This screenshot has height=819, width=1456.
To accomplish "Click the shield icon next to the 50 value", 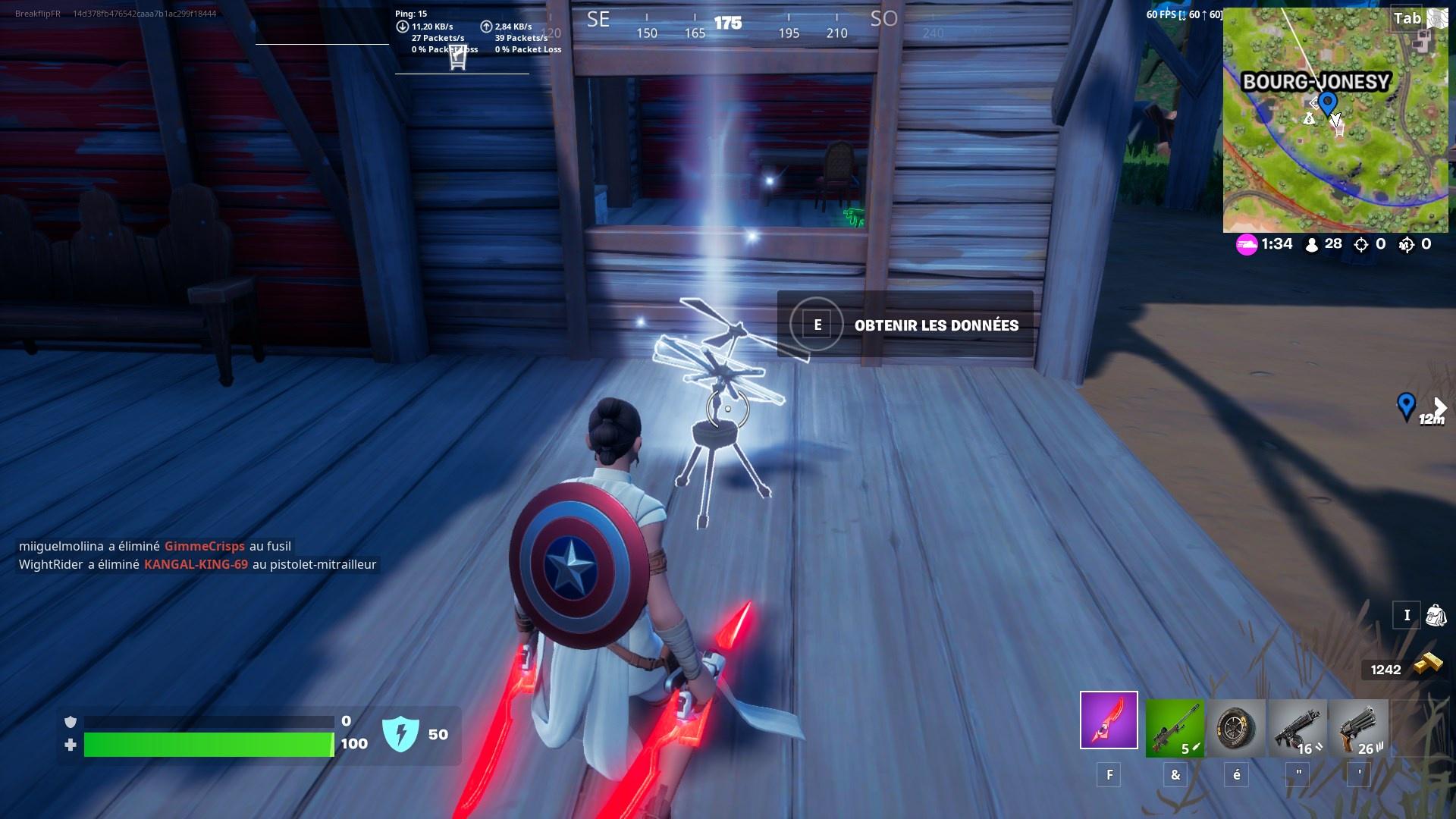I will pos(403,734).
